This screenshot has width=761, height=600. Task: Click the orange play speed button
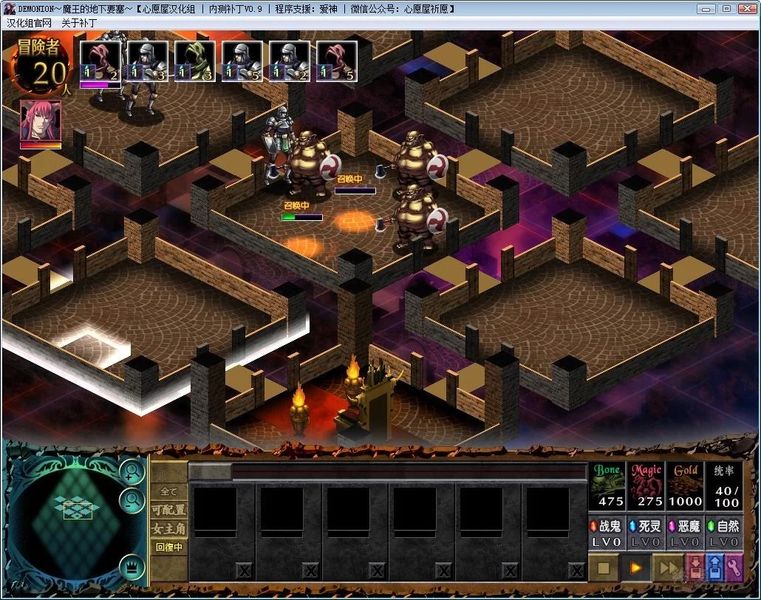point(635,568)
